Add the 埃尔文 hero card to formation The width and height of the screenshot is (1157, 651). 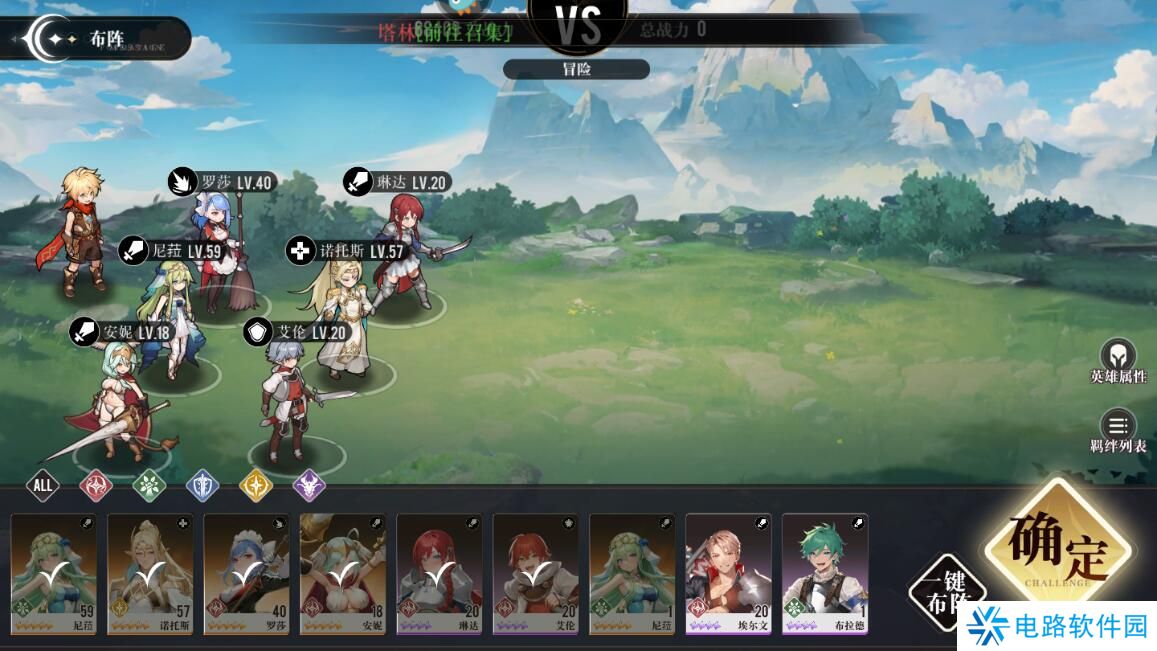pos(728,573)
